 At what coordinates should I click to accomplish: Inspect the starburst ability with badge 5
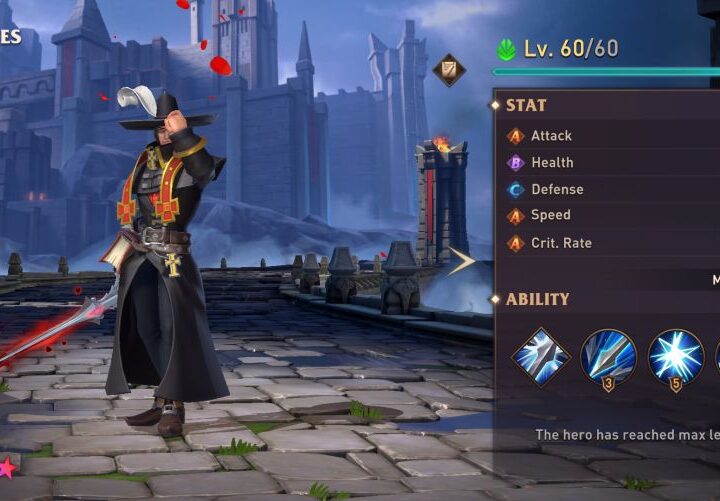point(675,357)
